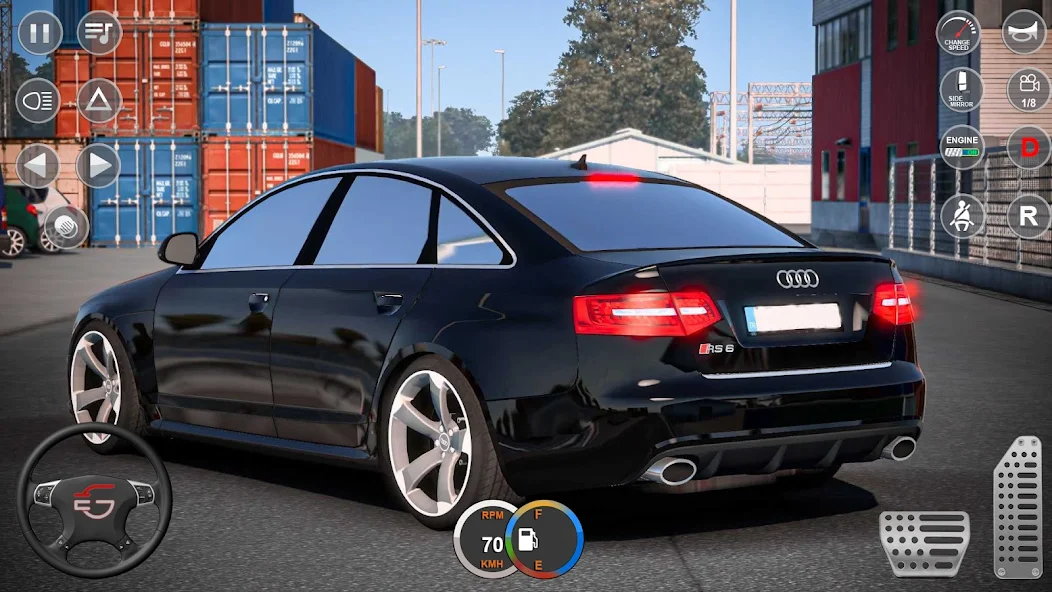This screenshot has width=1052, height=592.
Task: Honk the horn
Action: point(1024,32)
